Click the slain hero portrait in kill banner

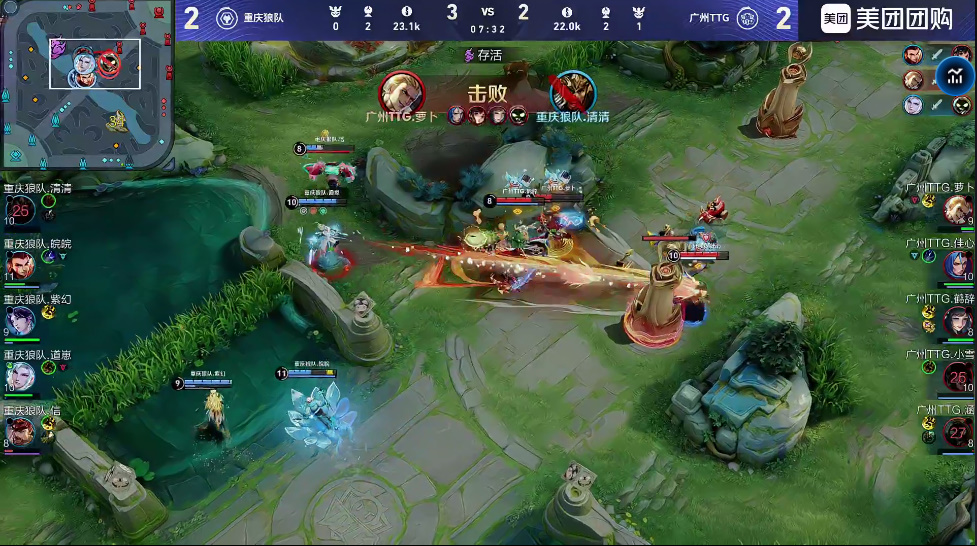(571, 93)
